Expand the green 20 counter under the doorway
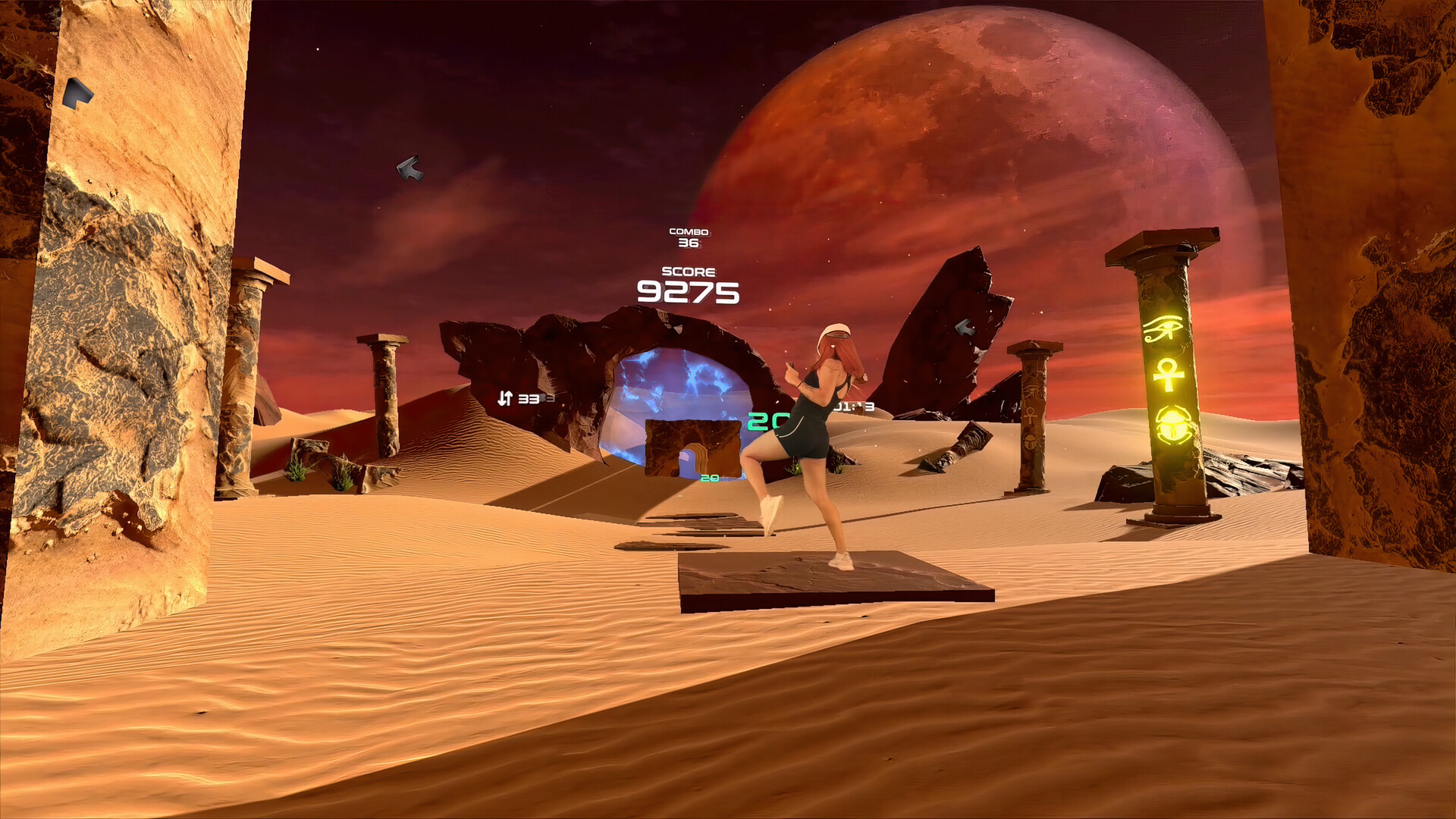Image resolution: width=1456 pixels, height=819 pixels. [x=710, y=477]
